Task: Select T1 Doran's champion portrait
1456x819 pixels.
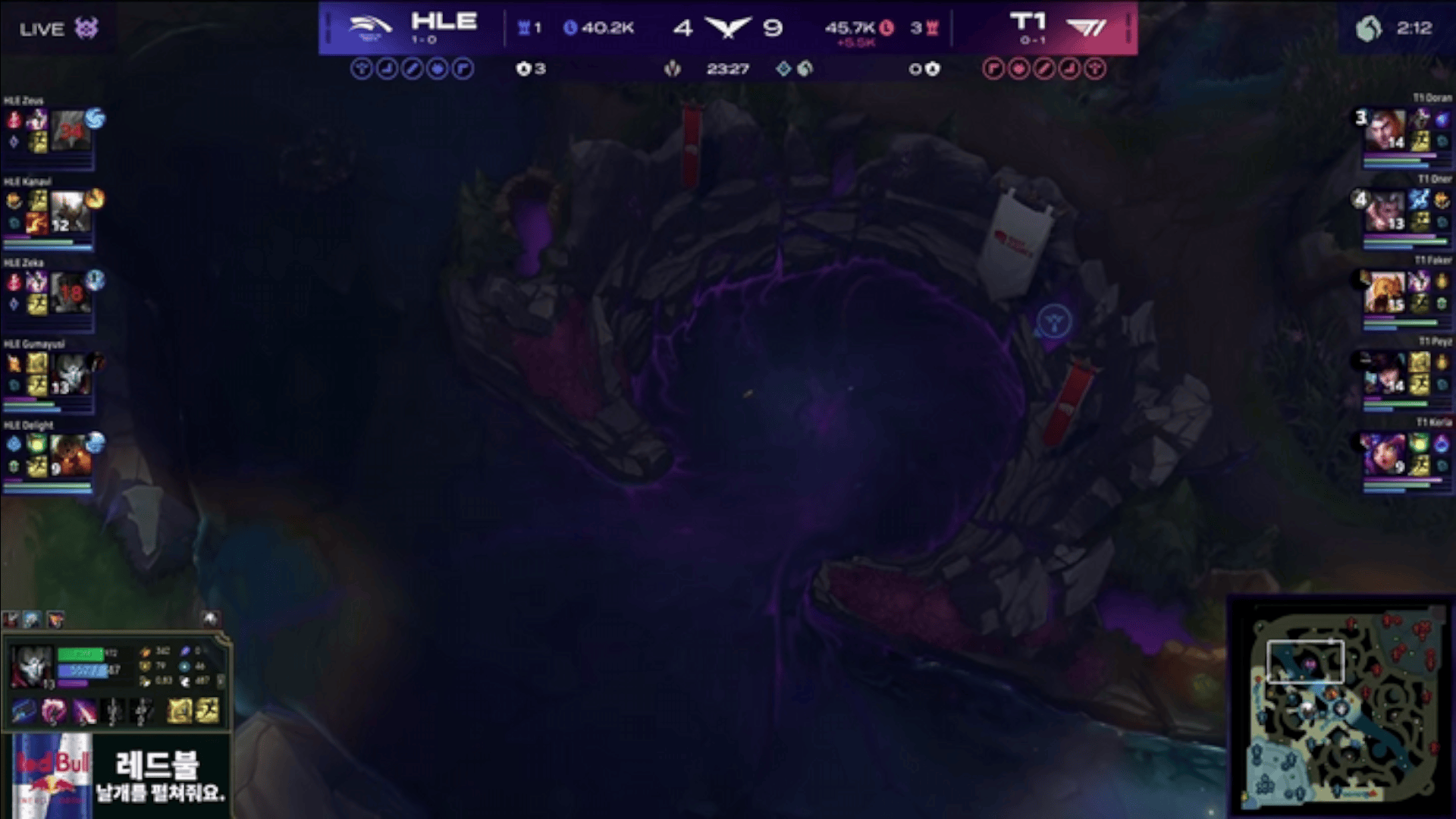Action: pos(1385,130)
